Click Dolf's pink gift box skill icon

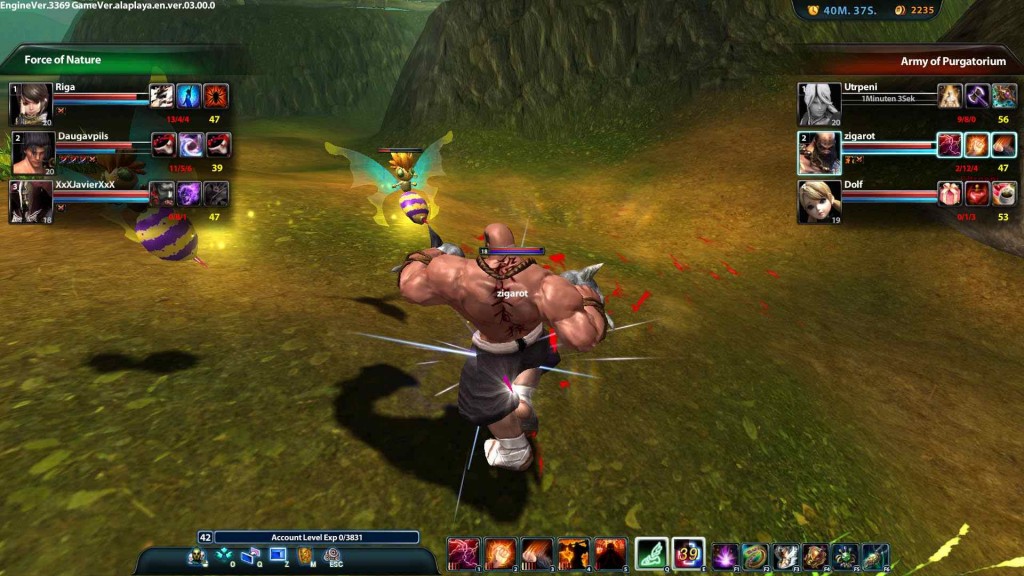pos(949,194)
